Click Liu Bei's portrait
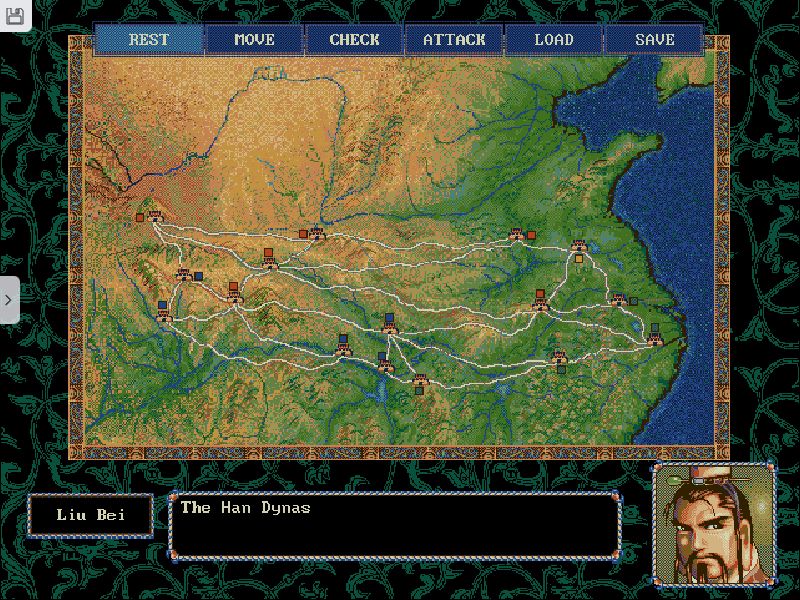800x600 pixels. pos(713,524)
